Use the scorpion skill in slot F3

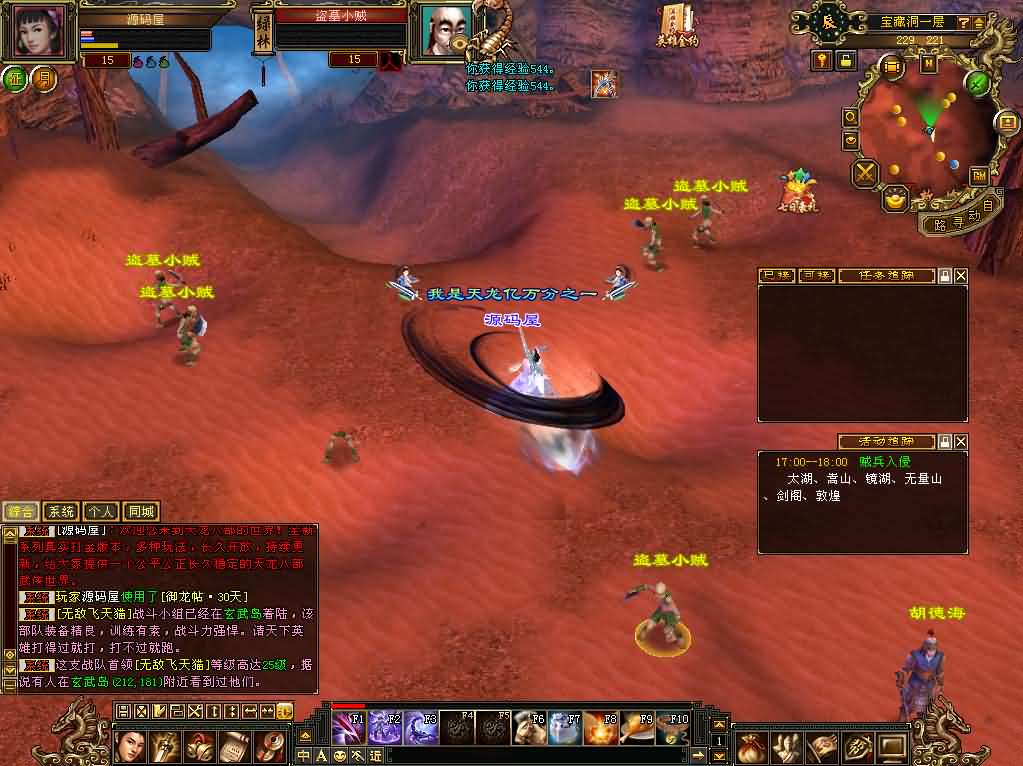click(x=423, y=727)
